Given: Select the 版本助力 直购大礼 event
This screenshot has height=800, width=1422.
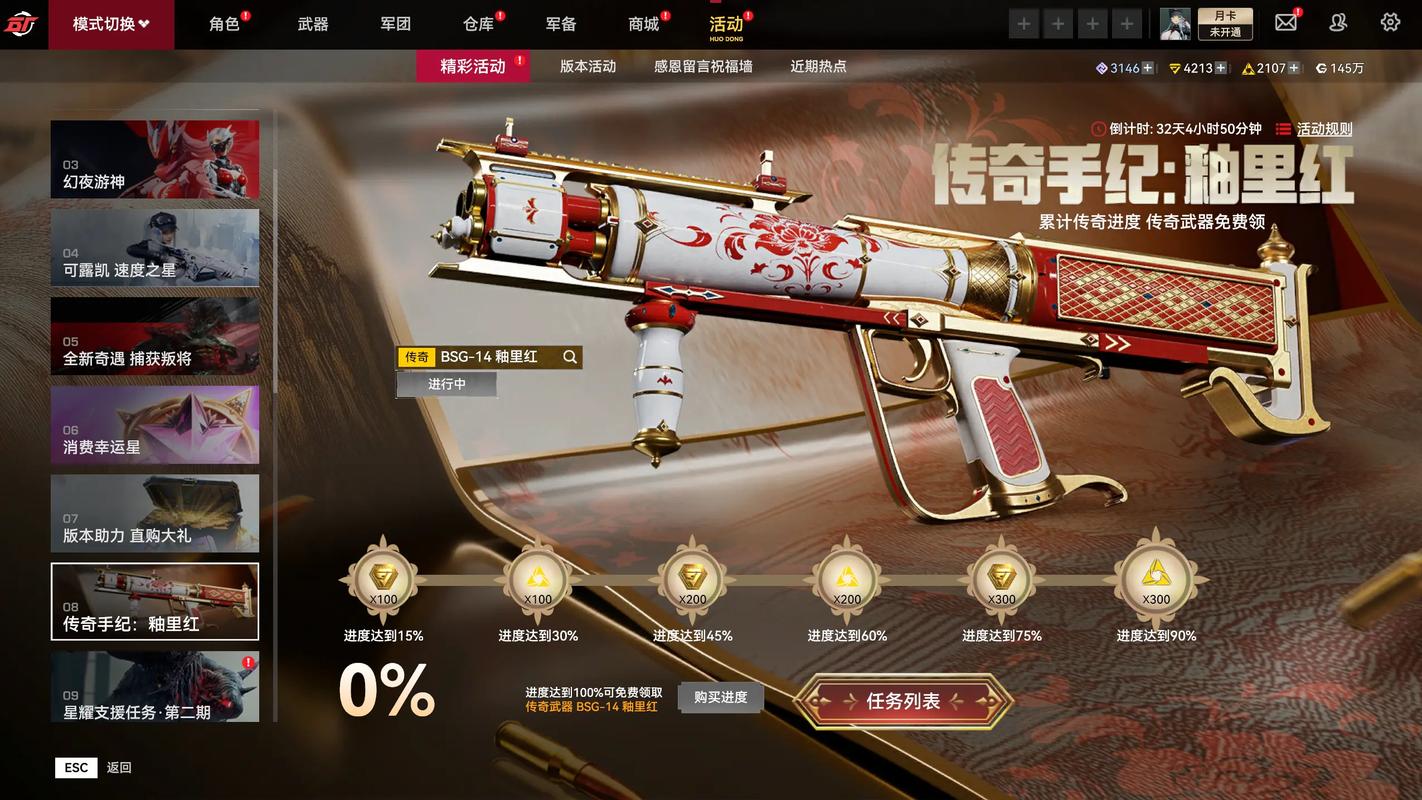Looking at the screenshot, I should click(x=155, y=513).
